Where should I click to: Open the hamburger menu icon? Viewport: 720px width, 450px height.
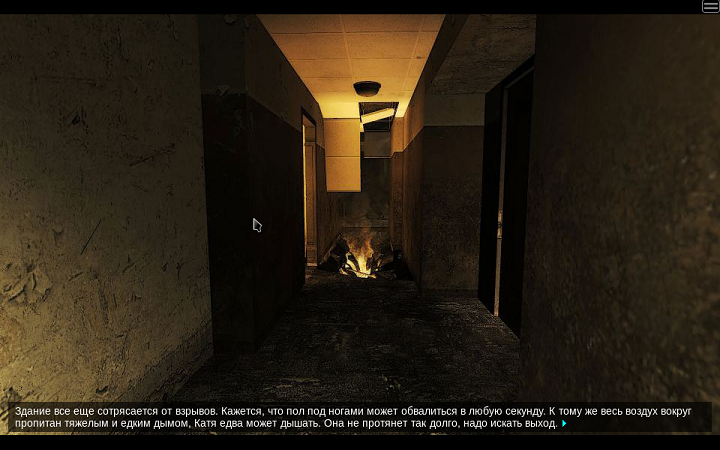pyautogui.click(x=710, y=7)
